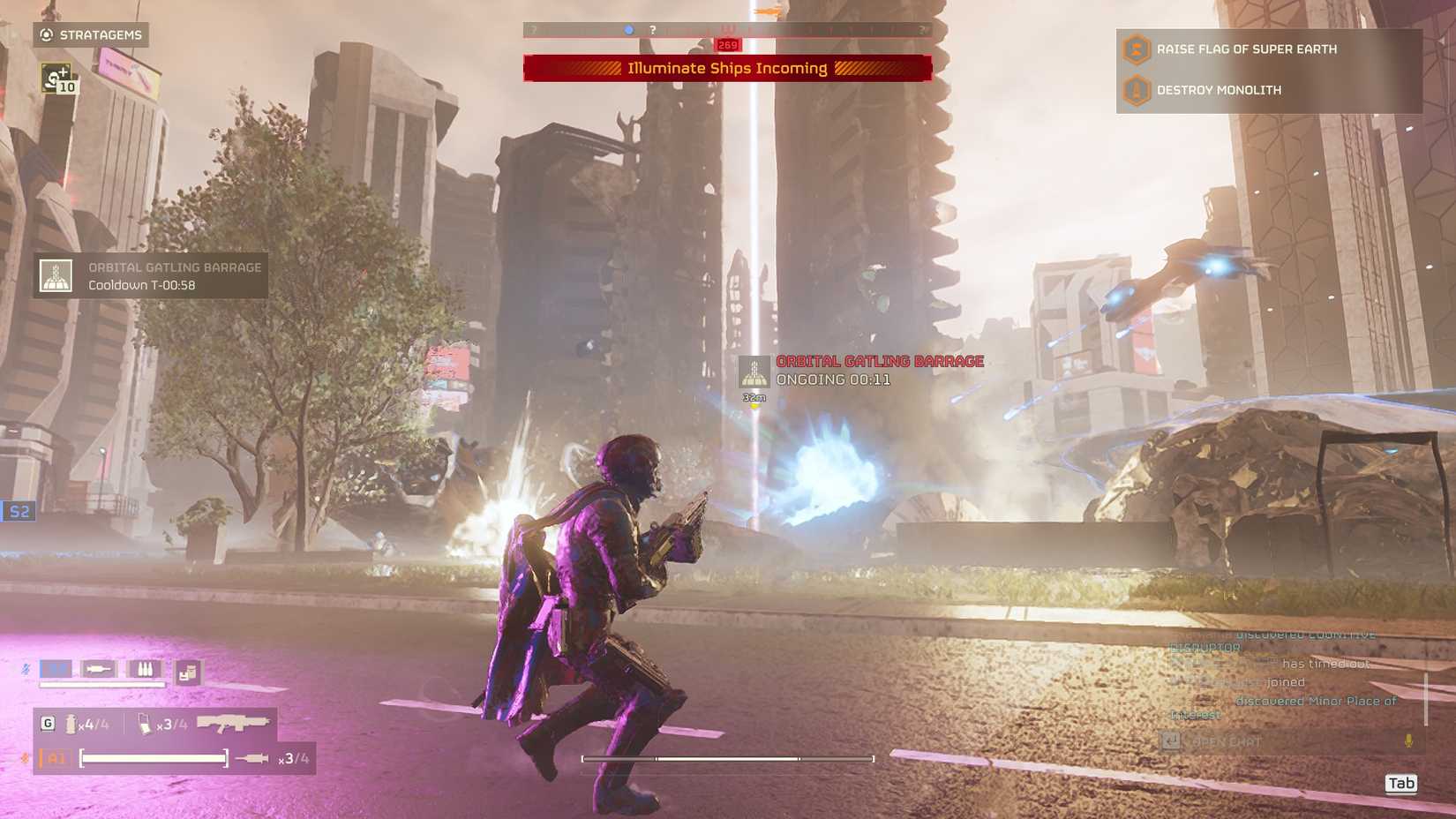Select the Orbital Gatling Barrage cooldown entry
Image resolution: width=1456 pixels, height=819 pixels.
151,276
